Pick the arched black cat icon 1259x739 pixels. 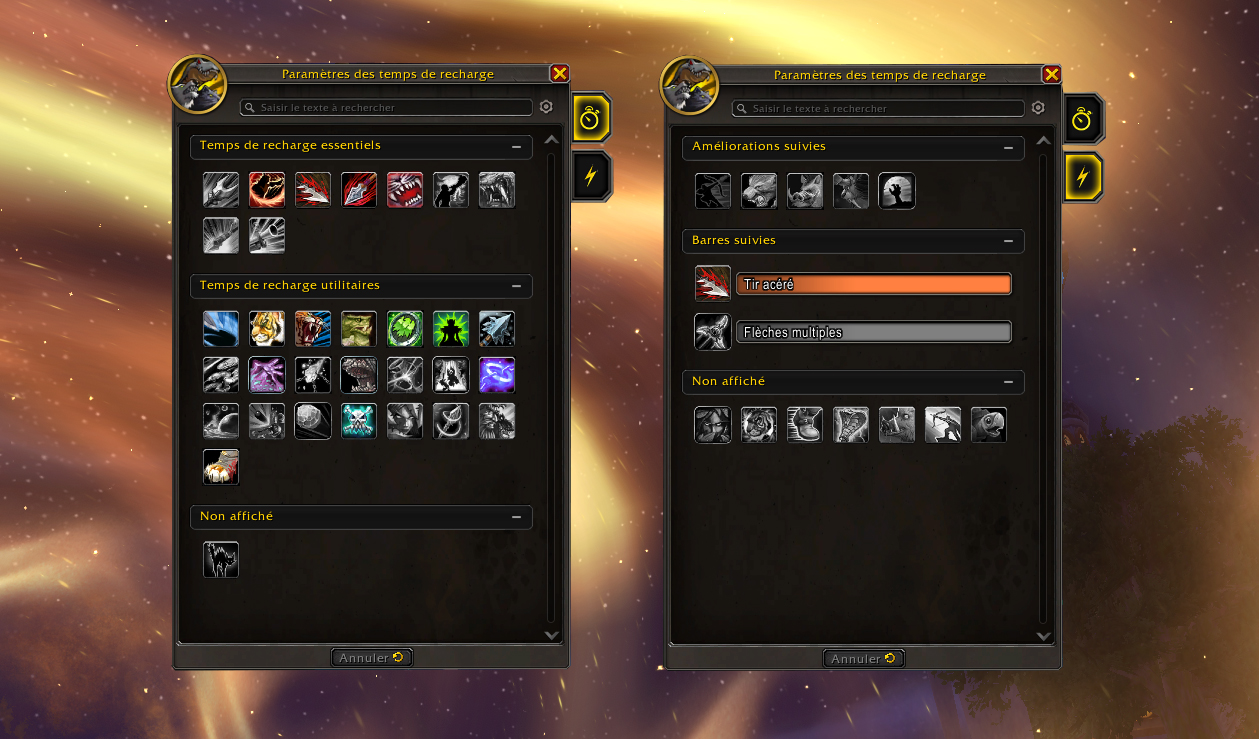click(221, 560)
